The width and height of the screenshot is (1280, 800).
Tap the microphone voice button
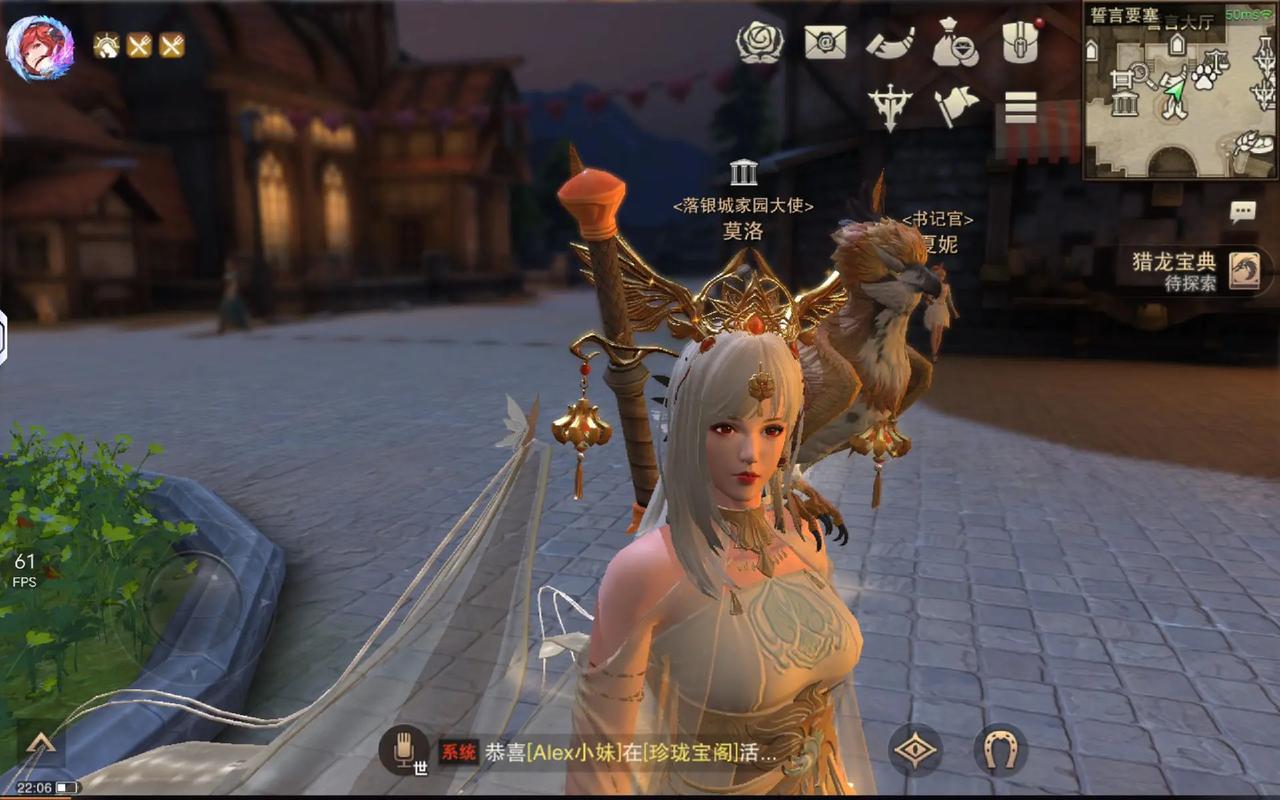pyautogui.click(x=404, y=748)
